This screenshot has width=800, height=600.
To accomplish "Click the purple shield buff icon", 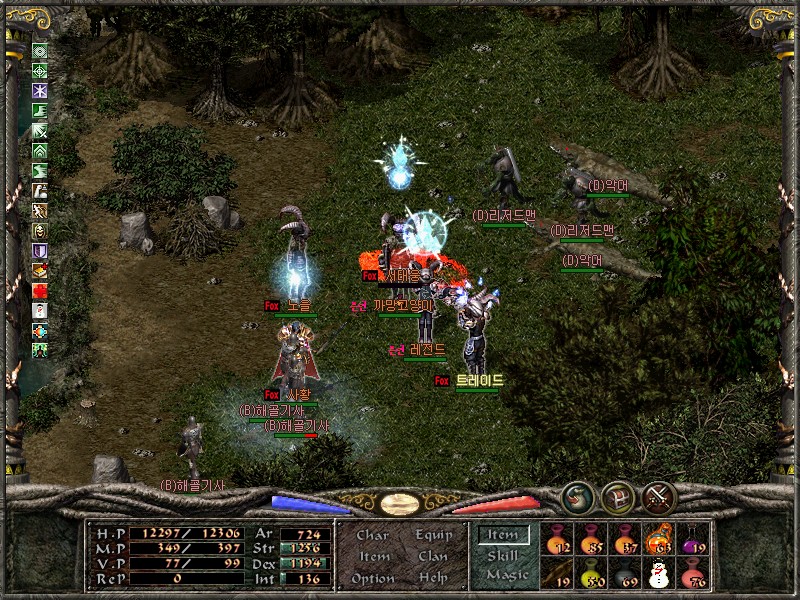I will pos(40,250).
